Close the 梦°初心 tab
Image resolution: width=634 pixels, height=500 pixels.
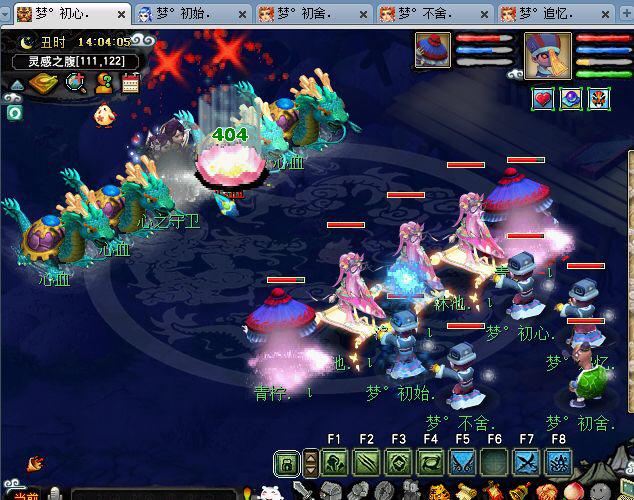122,14
